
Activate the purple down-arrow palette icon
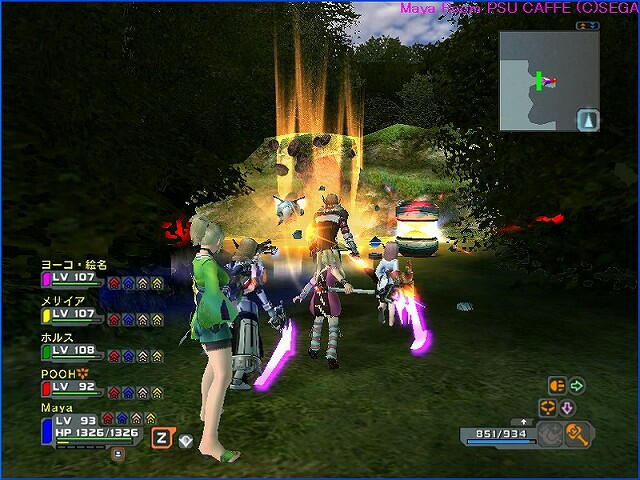[566, 408]
